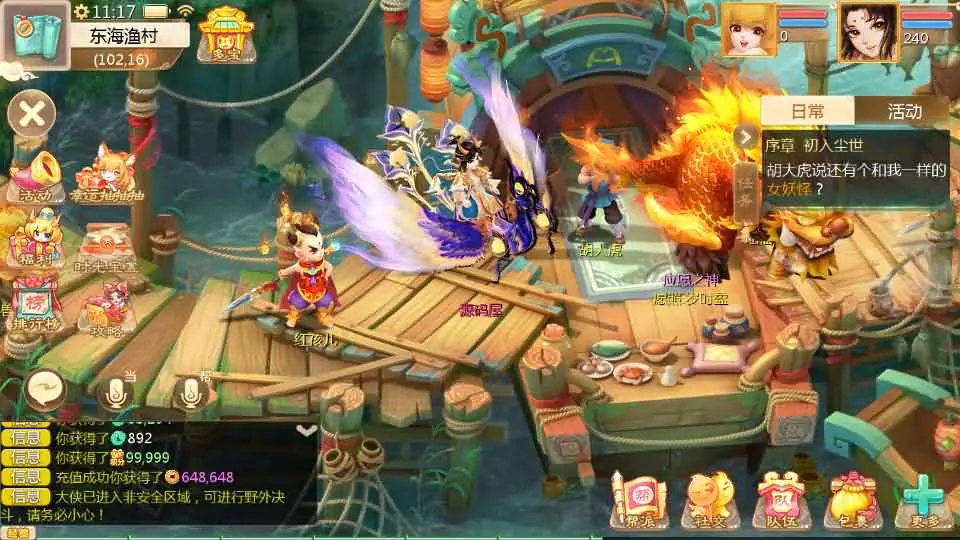Expand the 更多 plus menu
This screenshot has height=540, width=960.
(x=923, y=499)
